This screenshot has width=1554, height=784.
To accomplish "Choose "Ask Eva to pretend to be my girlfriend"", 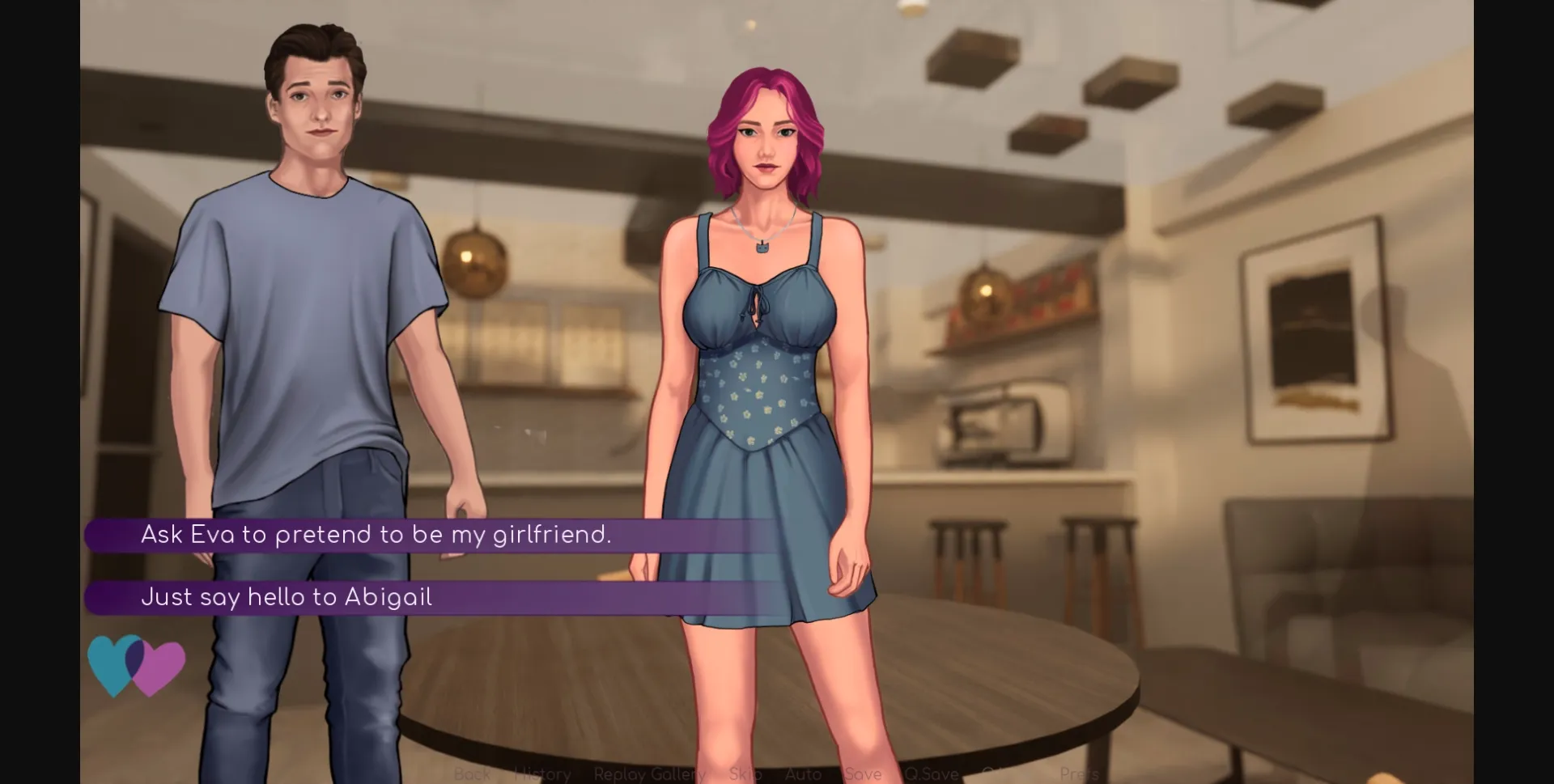I will click(376, 535).
